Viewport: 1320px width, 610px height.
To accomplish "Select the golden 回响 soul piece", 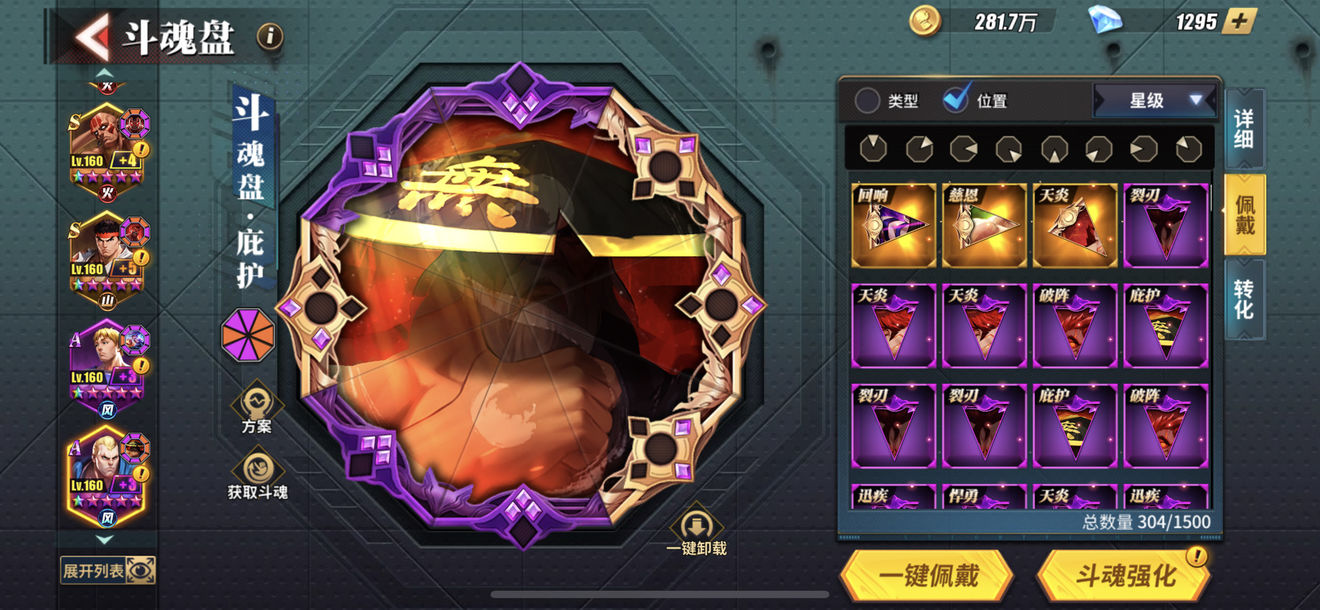I will 893,226.
